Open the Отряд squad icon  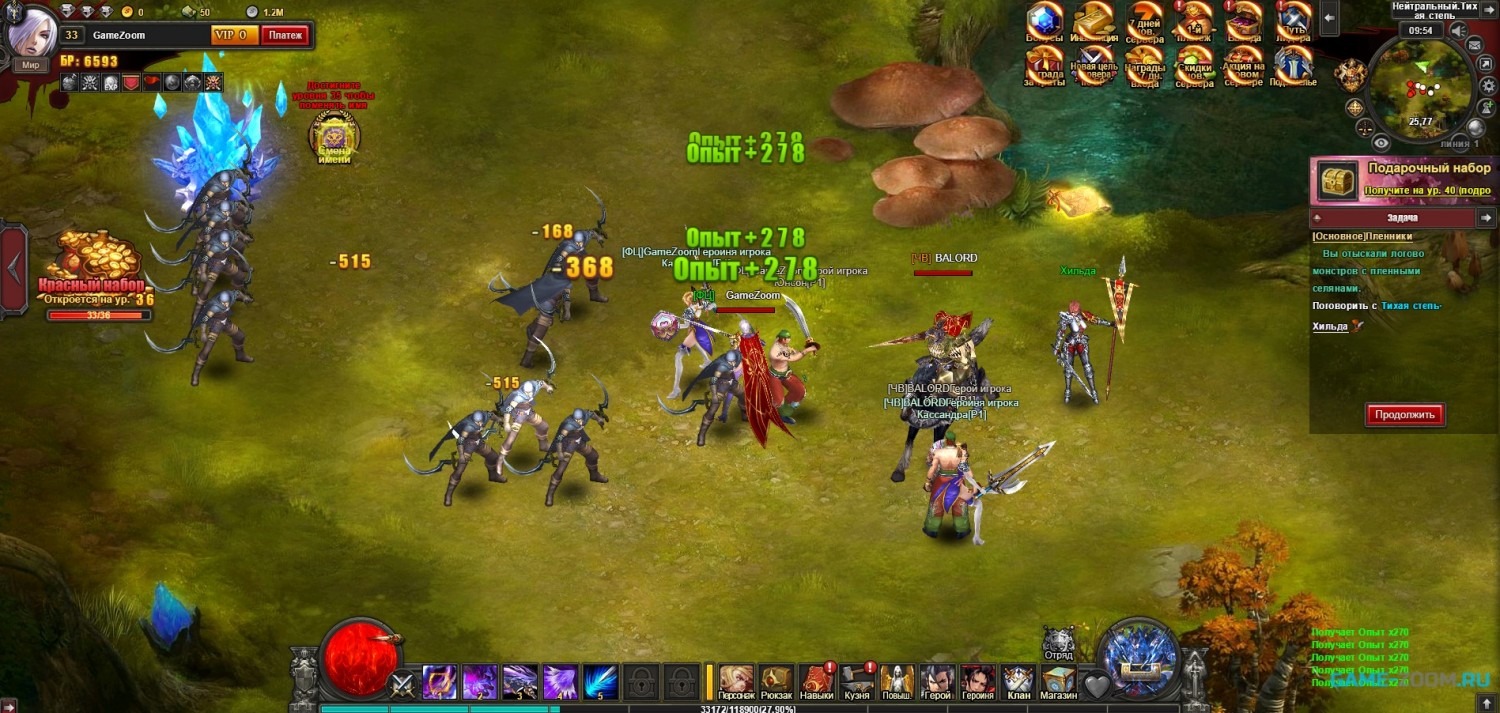click(1058, 643)
